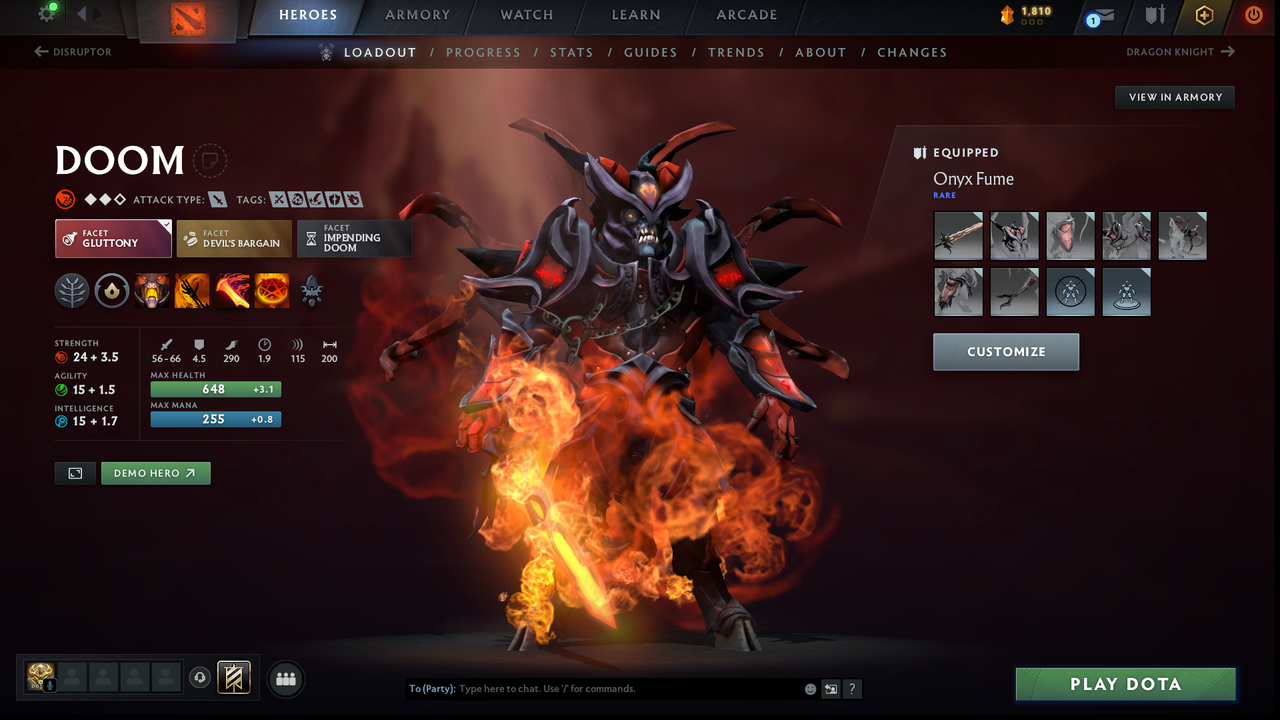Screen dimensions: 1280x720
Task: View the Scorched Earth ability icon
Action: tap(192, 290)
